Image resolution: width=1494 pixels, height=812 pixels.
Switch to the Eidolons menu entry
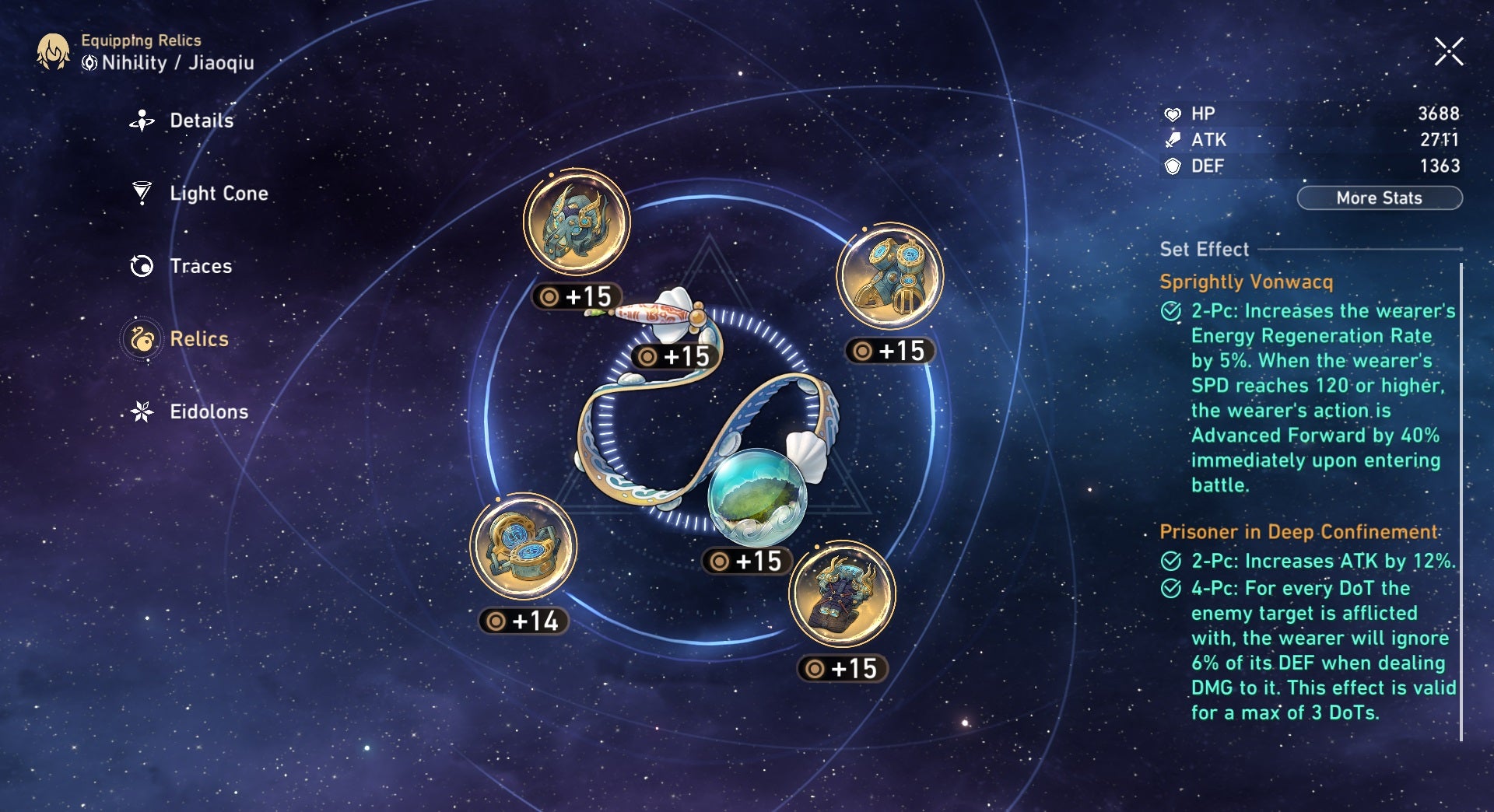[x=208, y=411]
